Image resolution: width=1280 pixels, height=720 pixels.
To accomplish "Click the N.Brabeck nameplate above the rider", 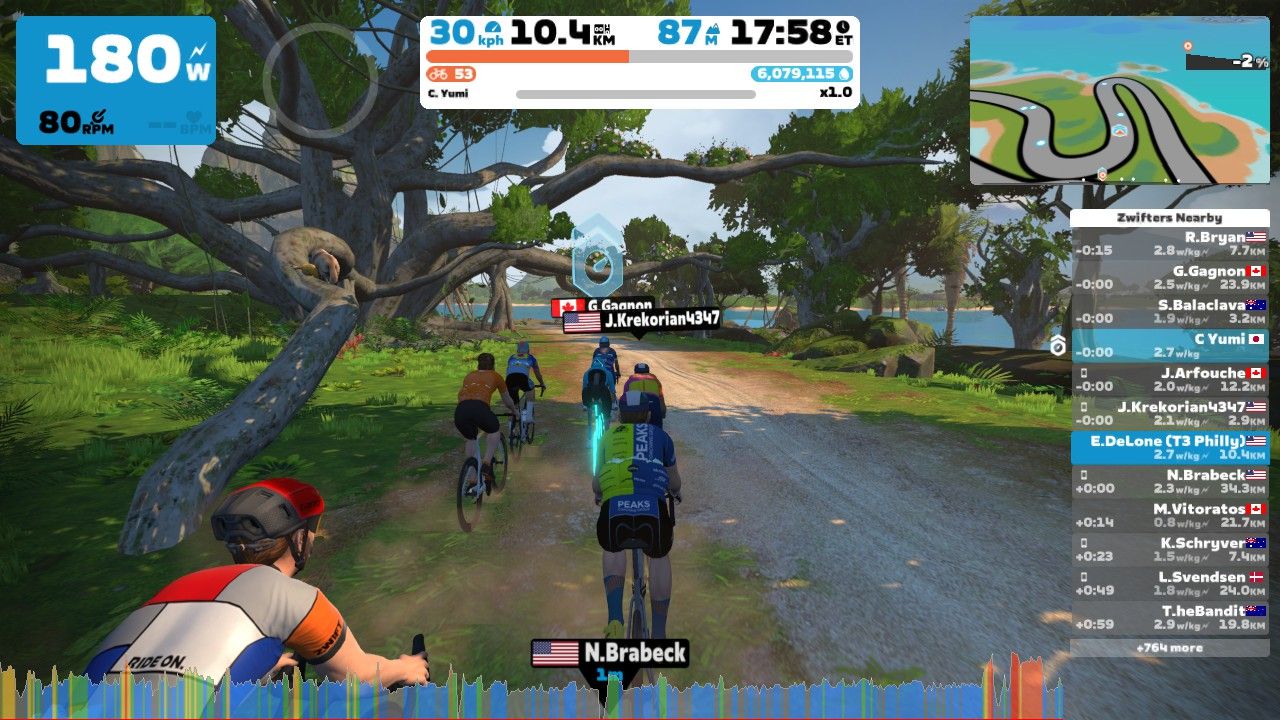I will click(608, 654).
